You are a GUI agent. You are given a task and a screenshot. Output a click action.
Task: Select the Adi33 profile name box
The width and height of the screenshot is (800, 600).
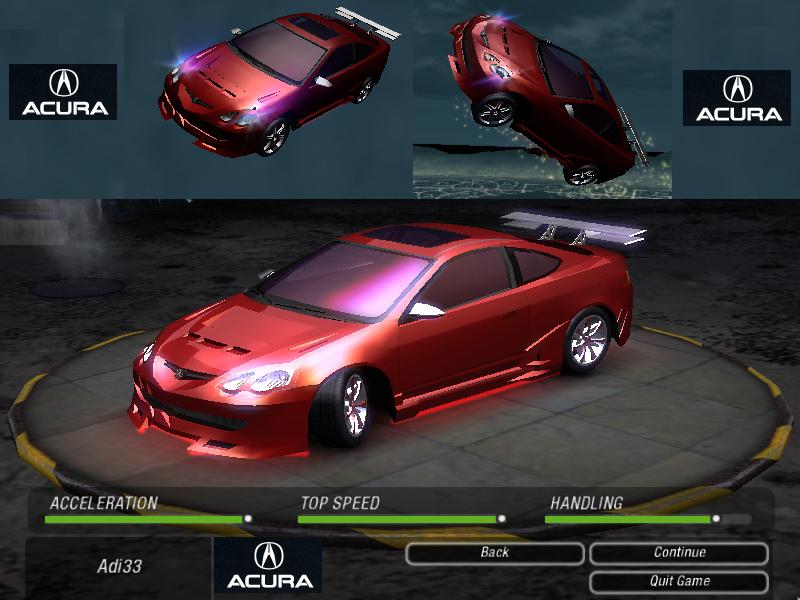pos(119,567)
